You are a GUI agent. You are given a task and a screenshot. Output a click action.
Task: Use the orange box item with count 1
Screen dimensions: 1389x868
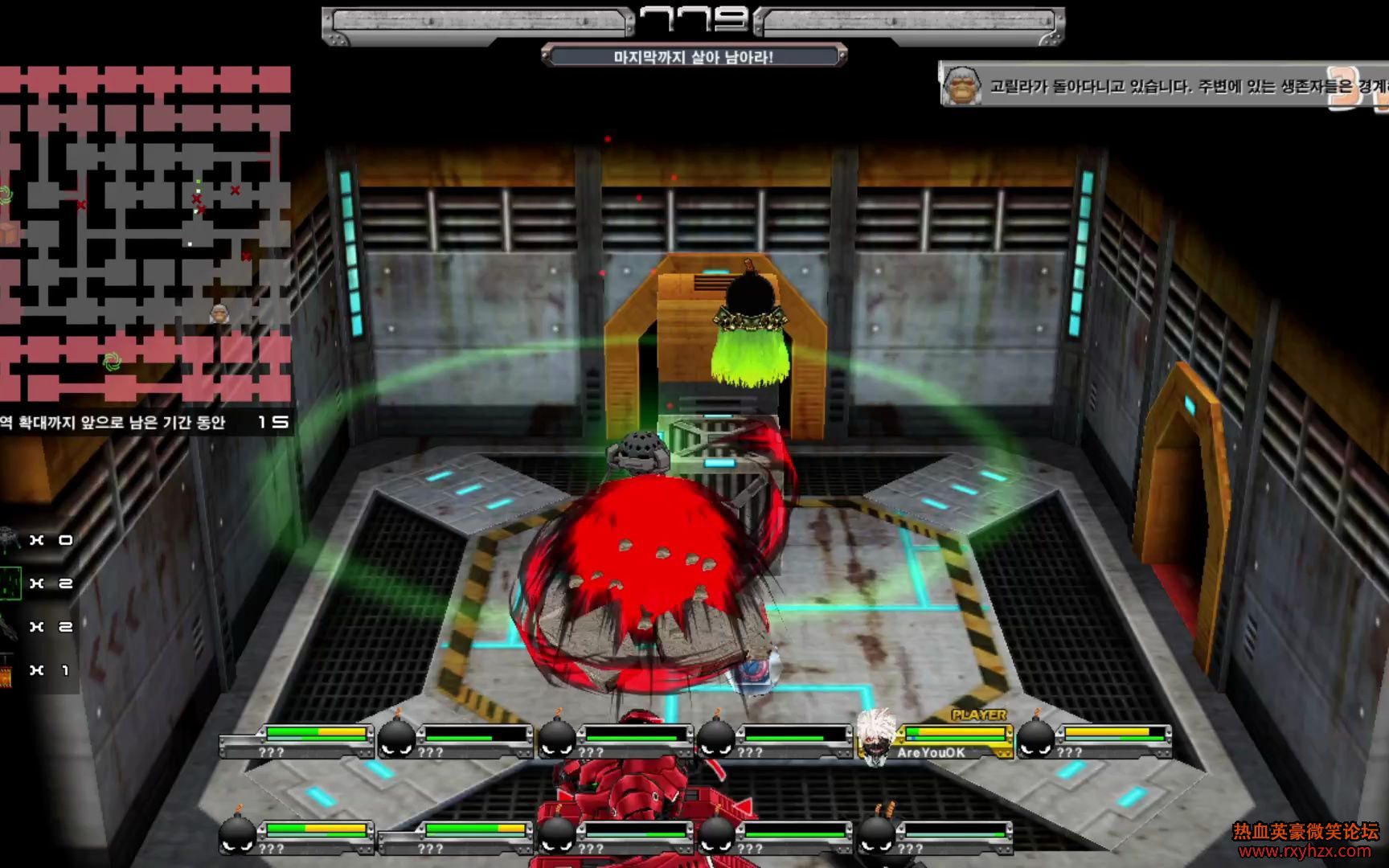tap(6, 670)
